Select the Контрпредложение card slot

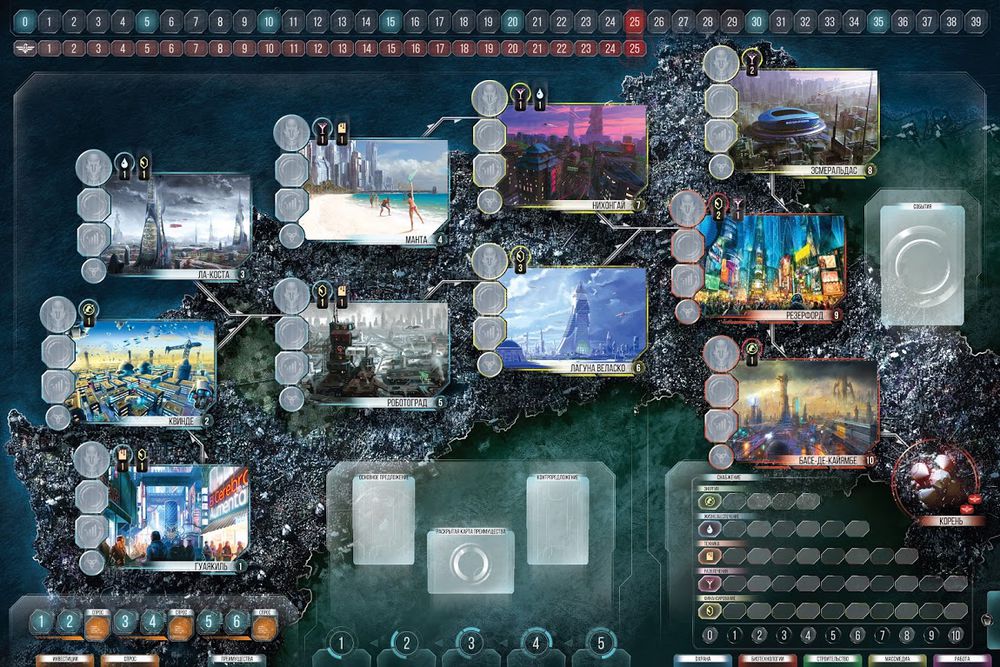(x=558, y=518)
